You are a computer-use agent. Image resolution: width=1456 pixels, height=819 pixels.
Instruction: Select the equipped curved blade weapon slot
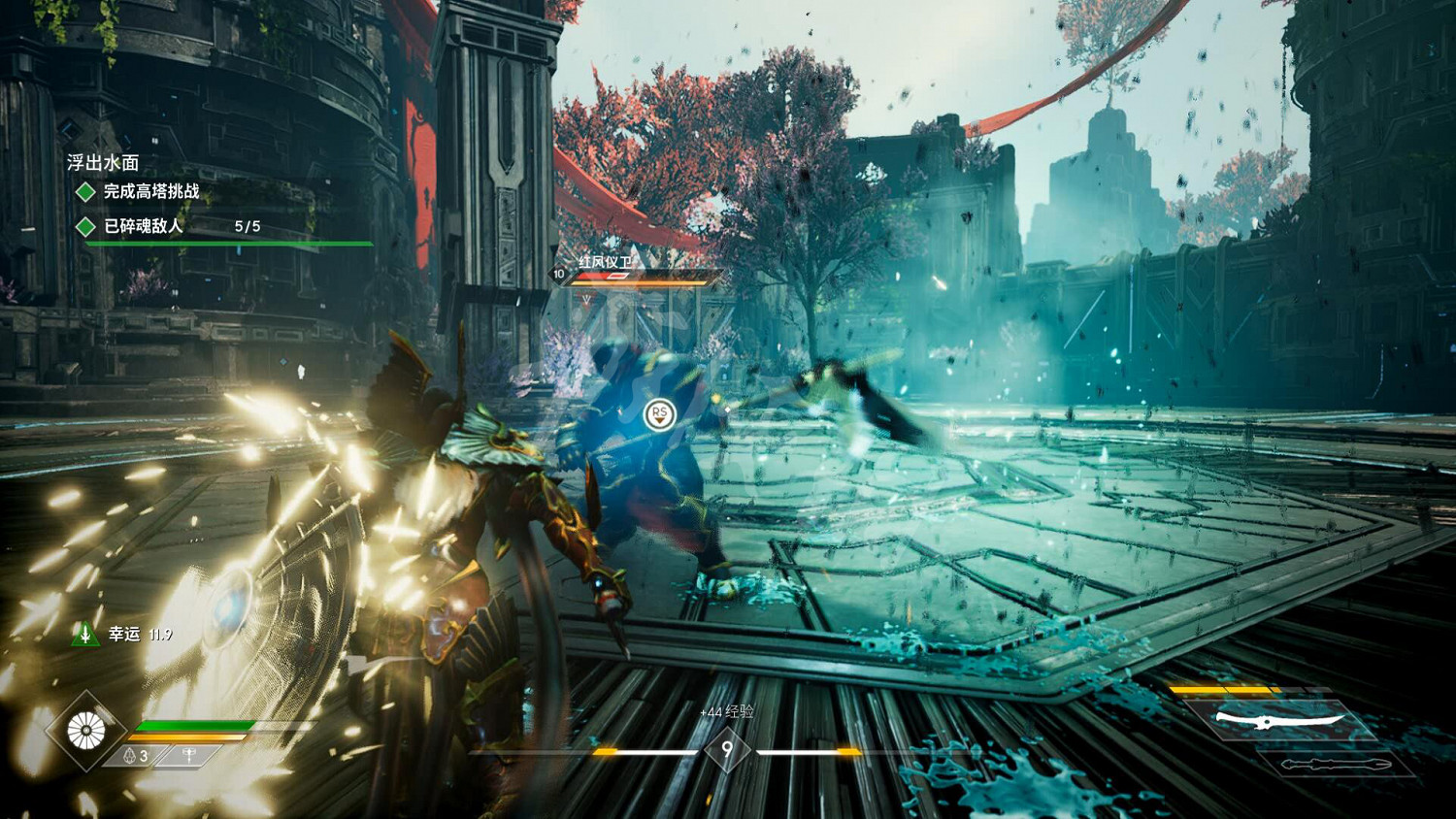click(1281, 721)
